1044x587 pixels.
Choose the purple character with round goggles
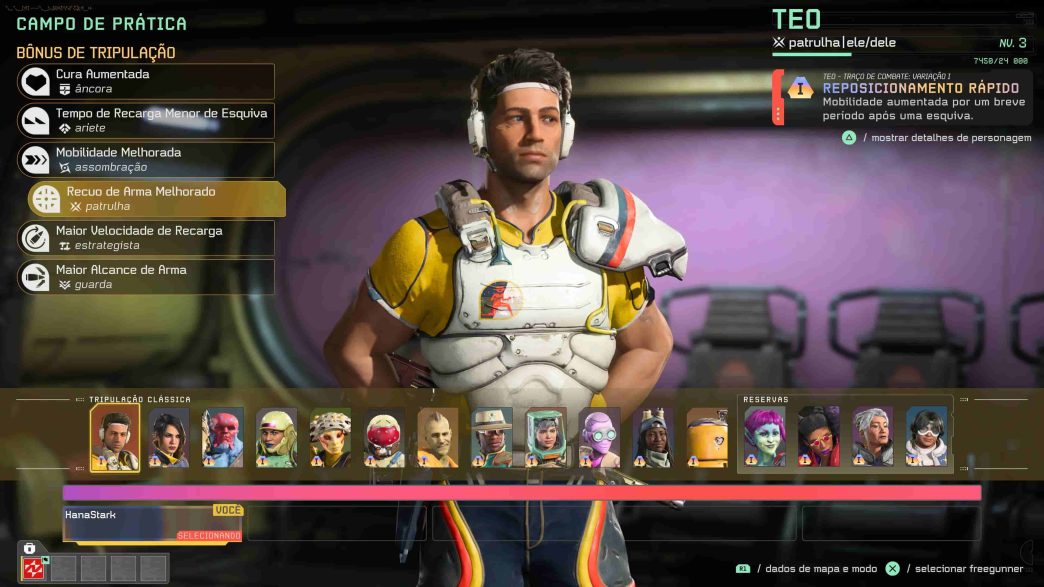tap(599, 437)
